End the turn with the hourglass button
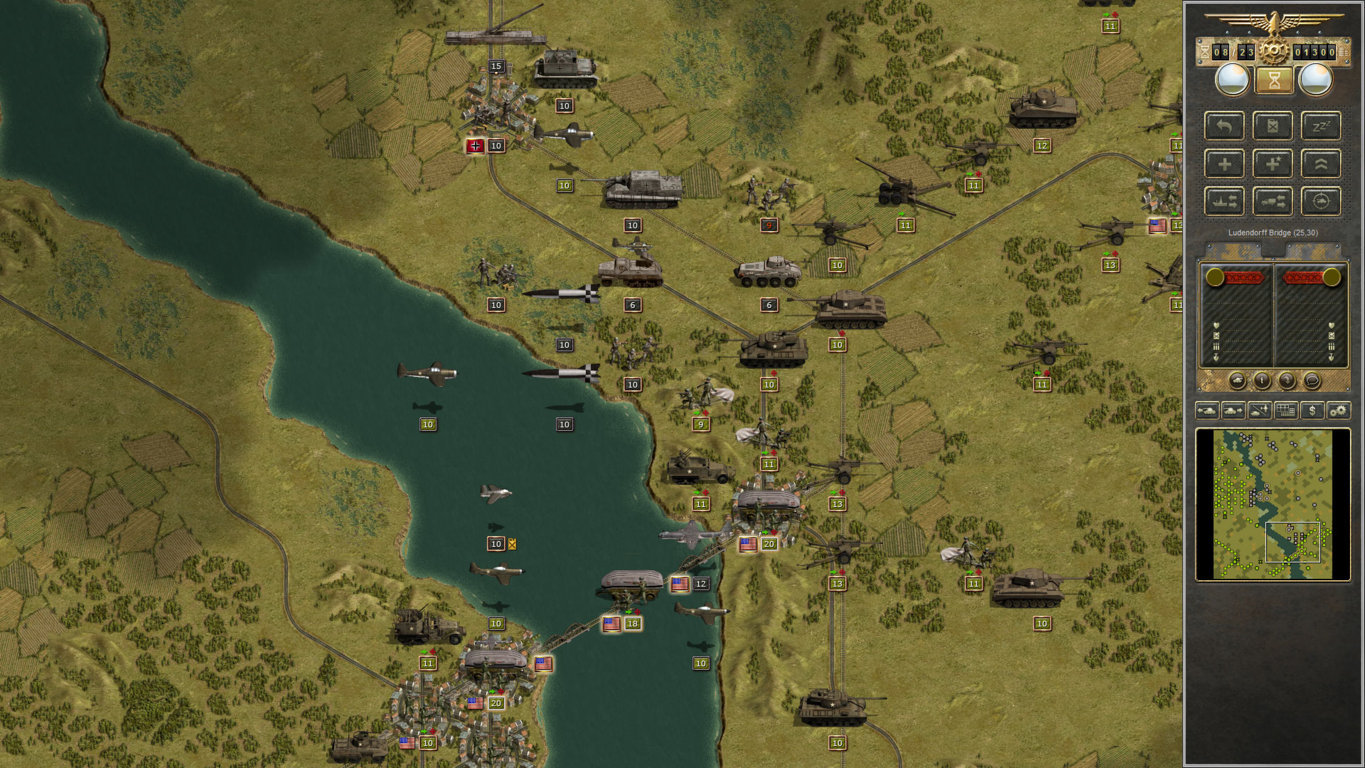 coord(1272,80)
